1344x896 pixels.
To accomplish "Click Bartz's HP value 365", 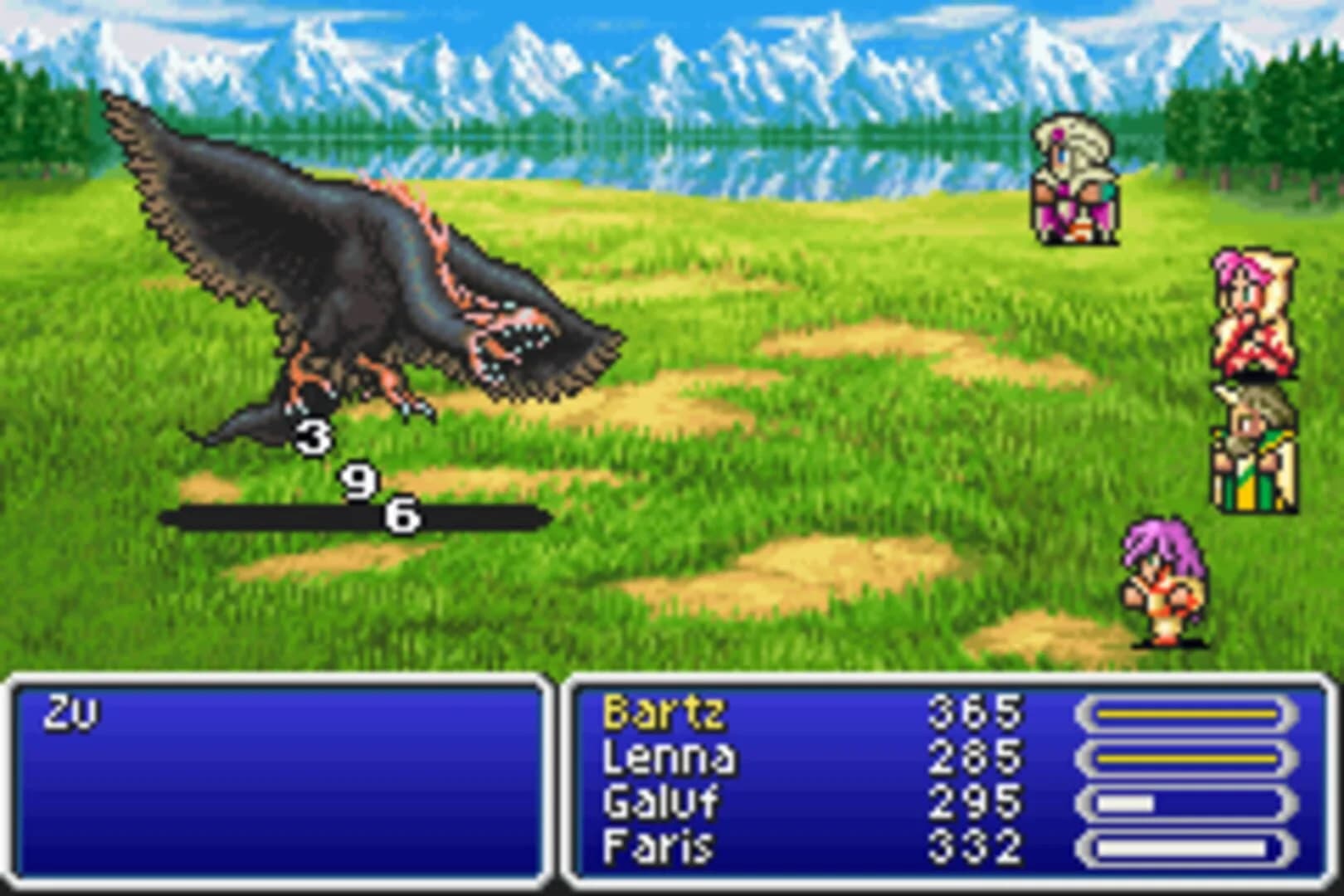I will coord(975,712).
